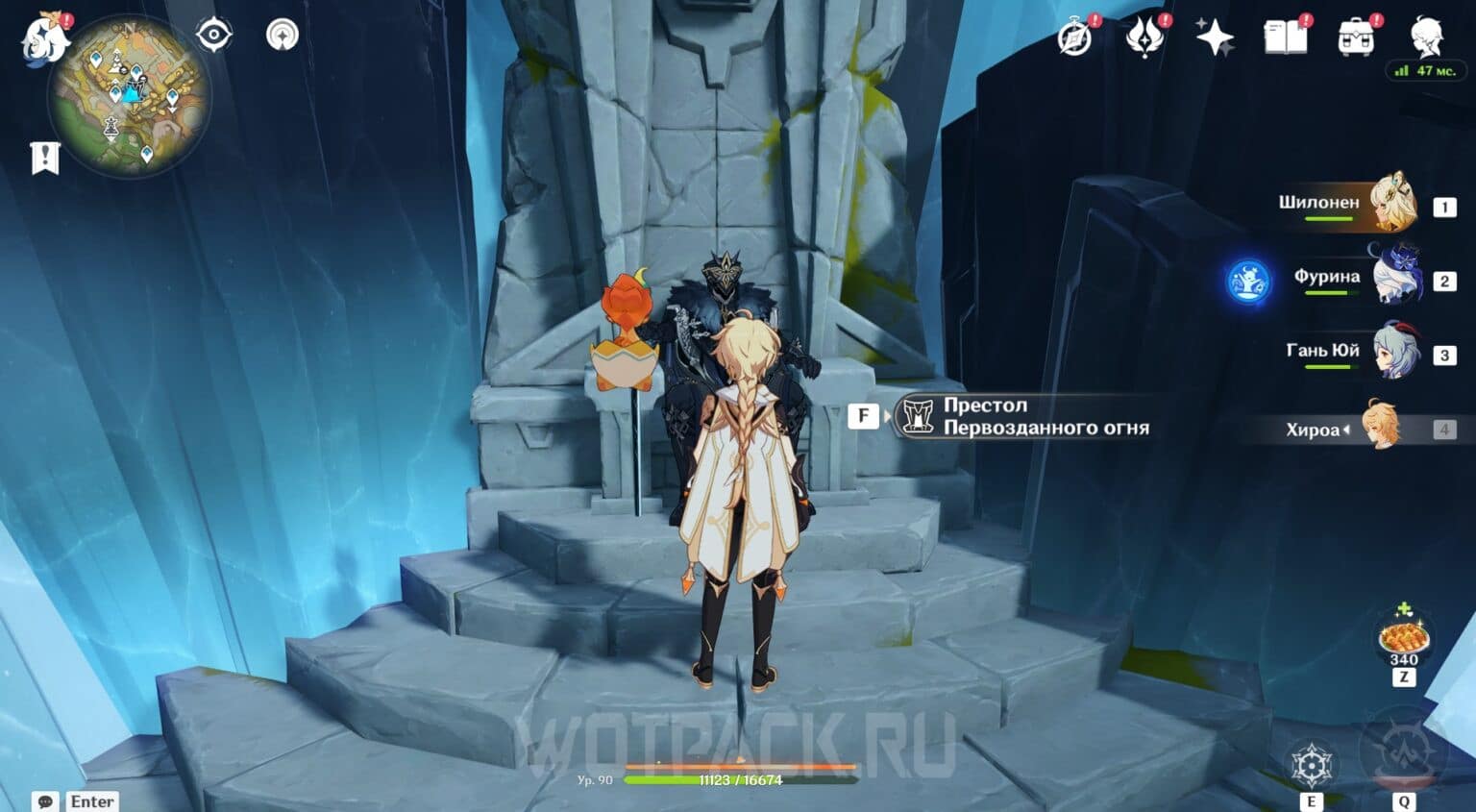Switch to party member Фурина
This screenshot has height=812, width=1476.
[1391, 278]
